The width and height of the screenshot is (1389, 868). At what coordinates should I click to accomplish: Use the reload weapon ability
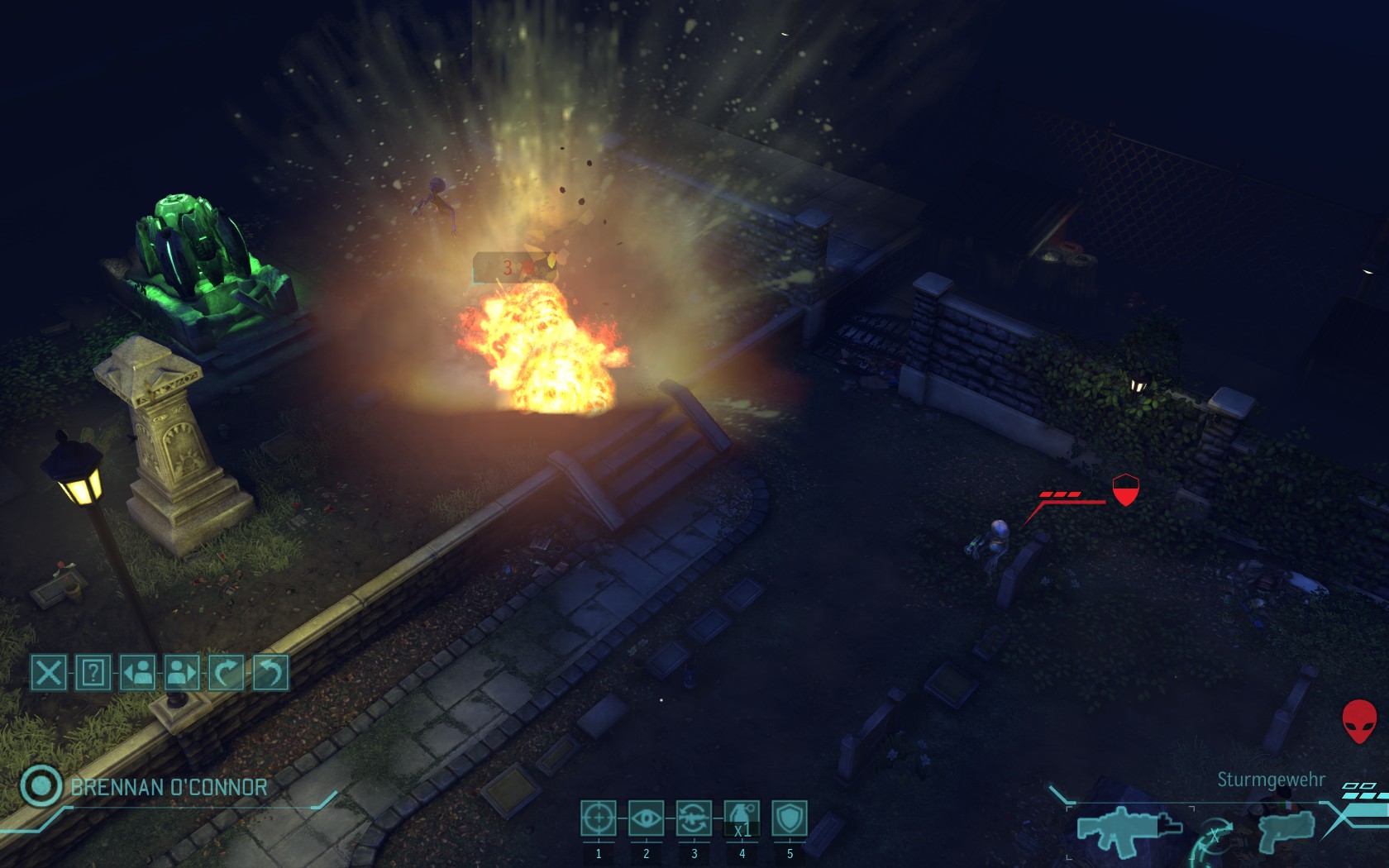tap(694, 818)
